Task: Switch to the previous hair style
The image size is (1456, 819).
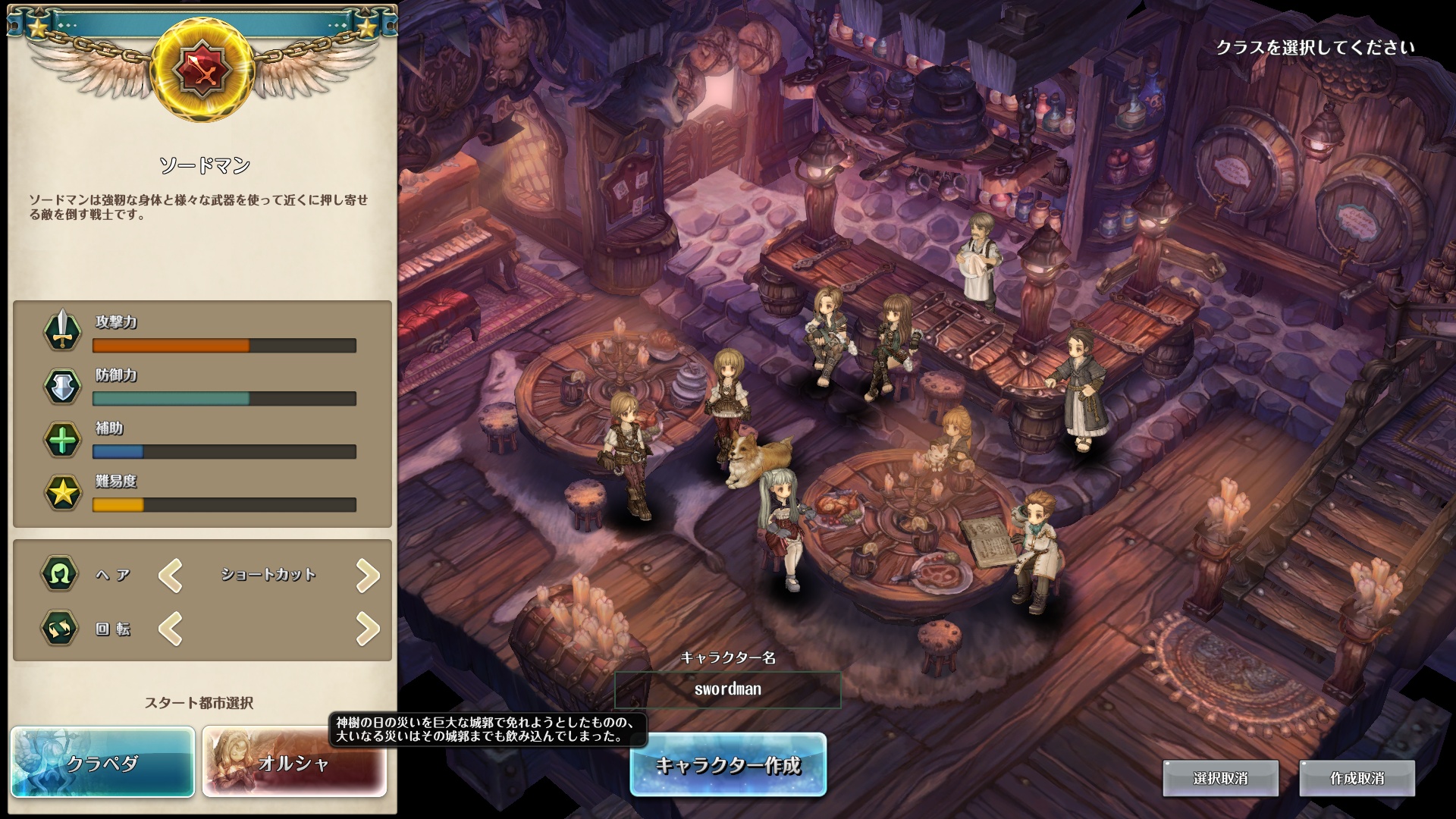Action: (171, 576)
